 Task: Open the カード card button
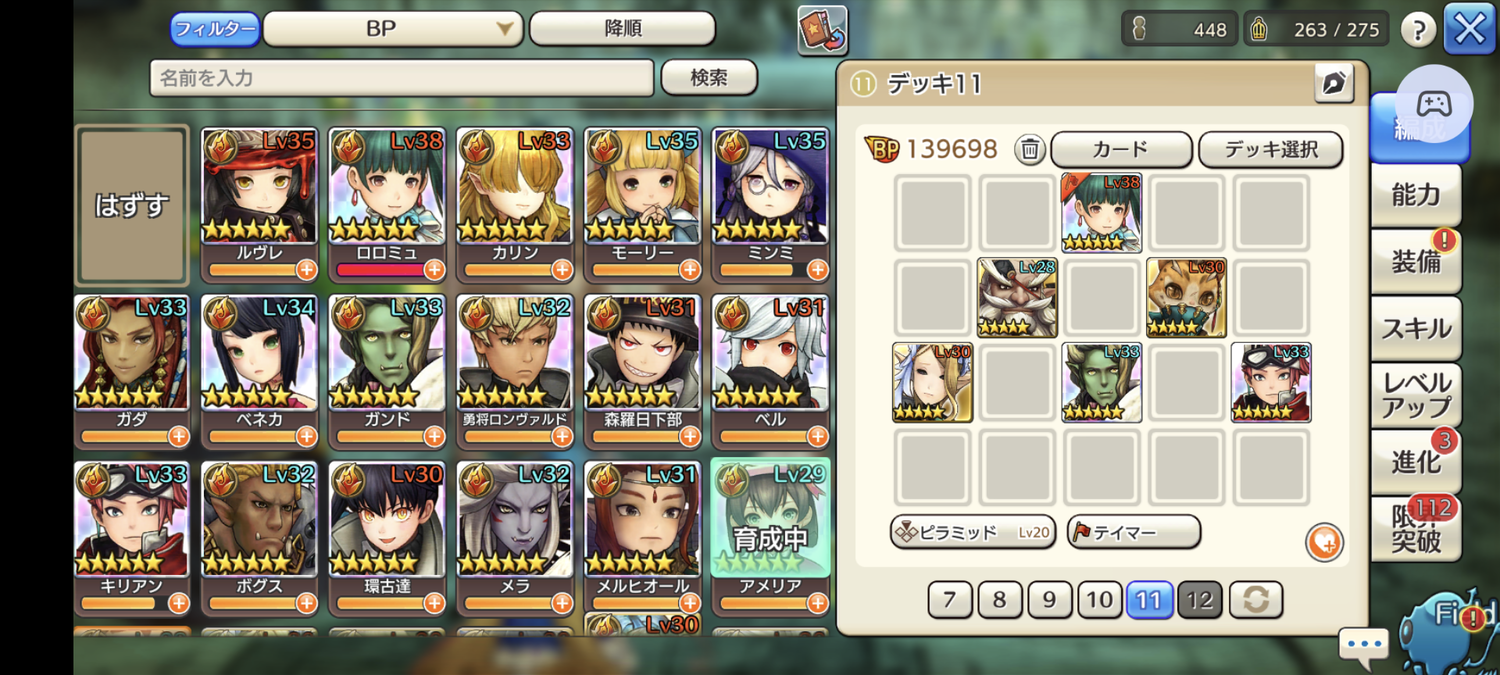(1121, 149)
